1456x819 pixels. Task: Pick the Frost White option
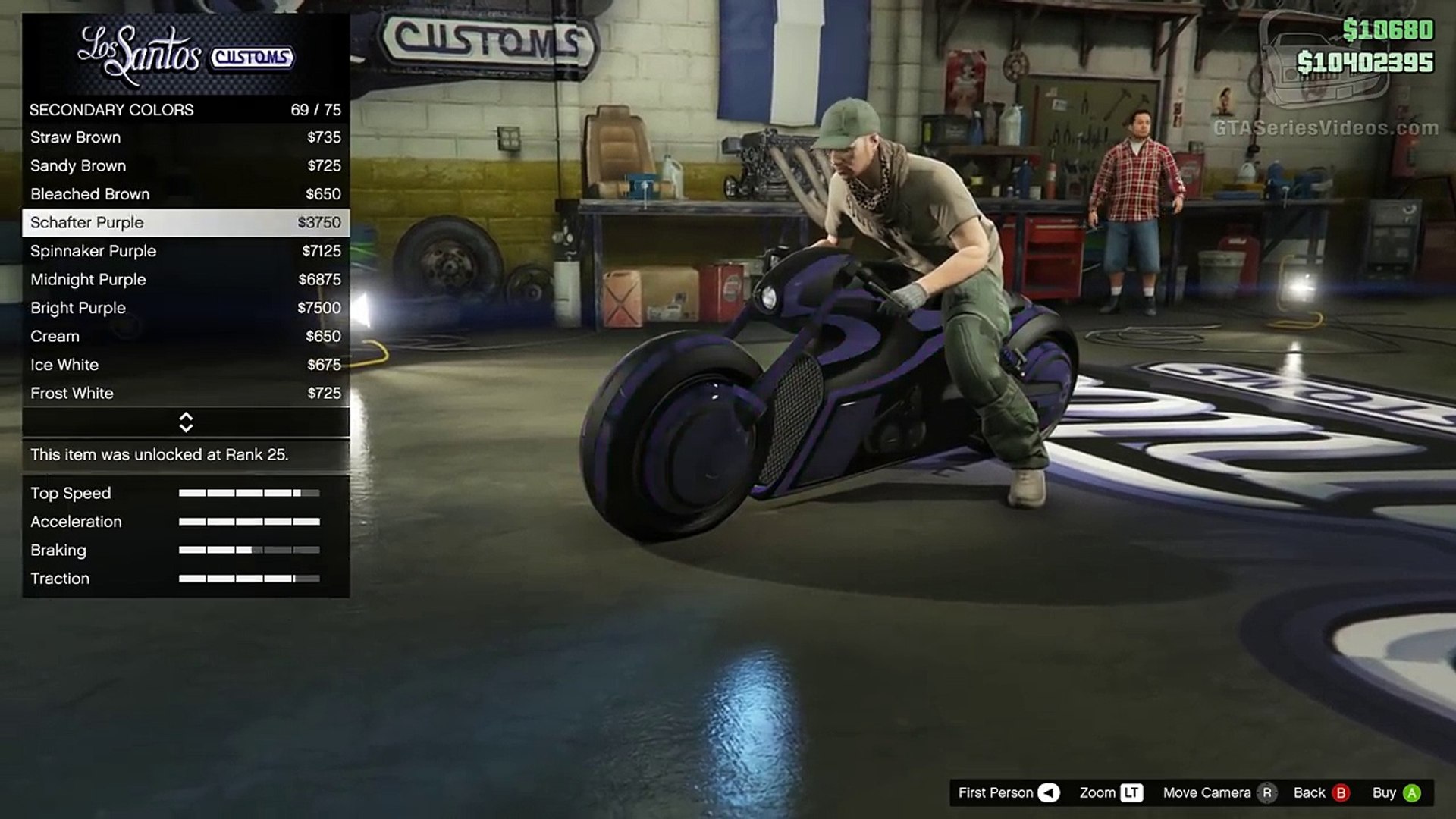coord(185,393)
